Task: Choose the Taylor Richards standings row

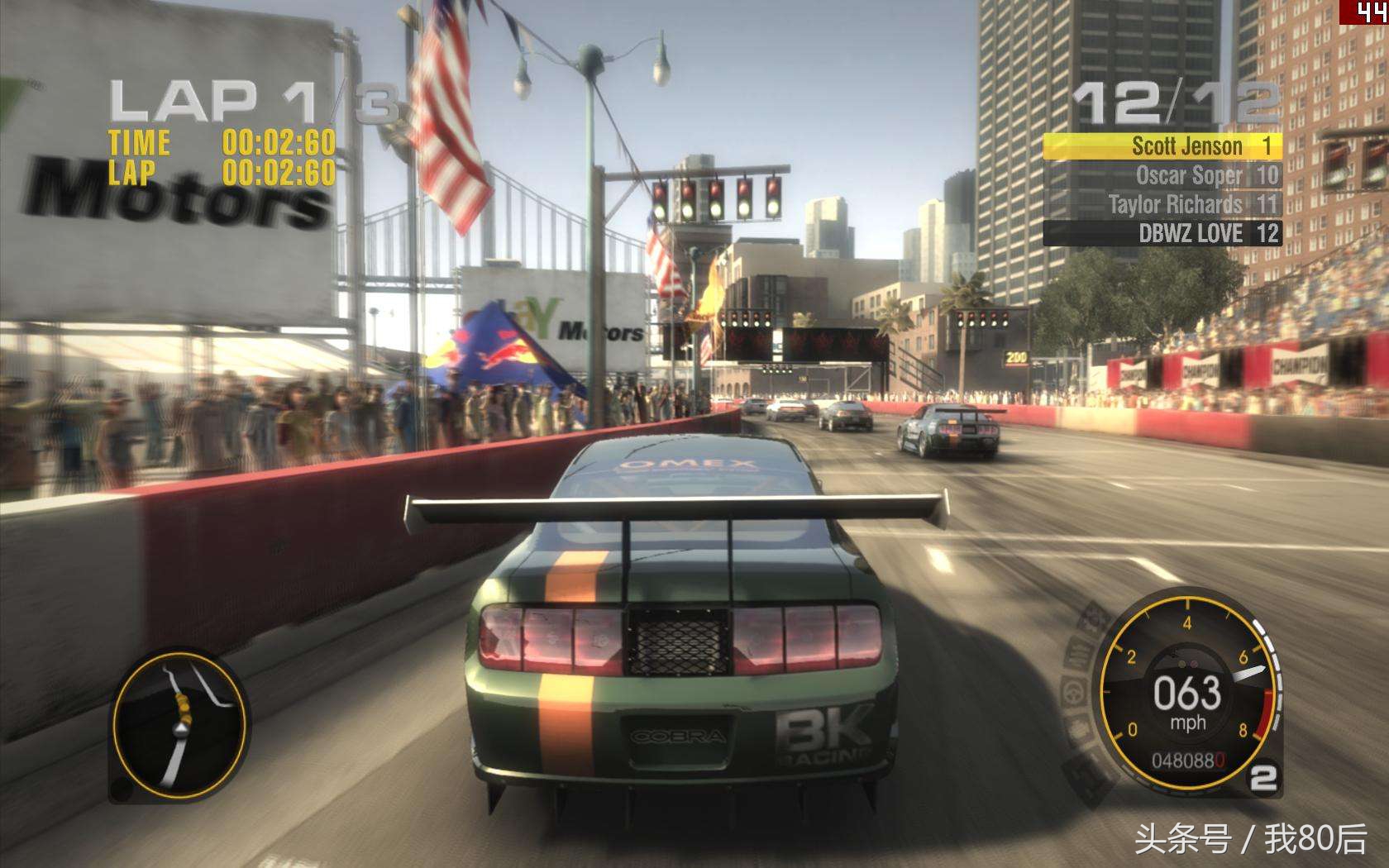Action: tap(1162, 204)
